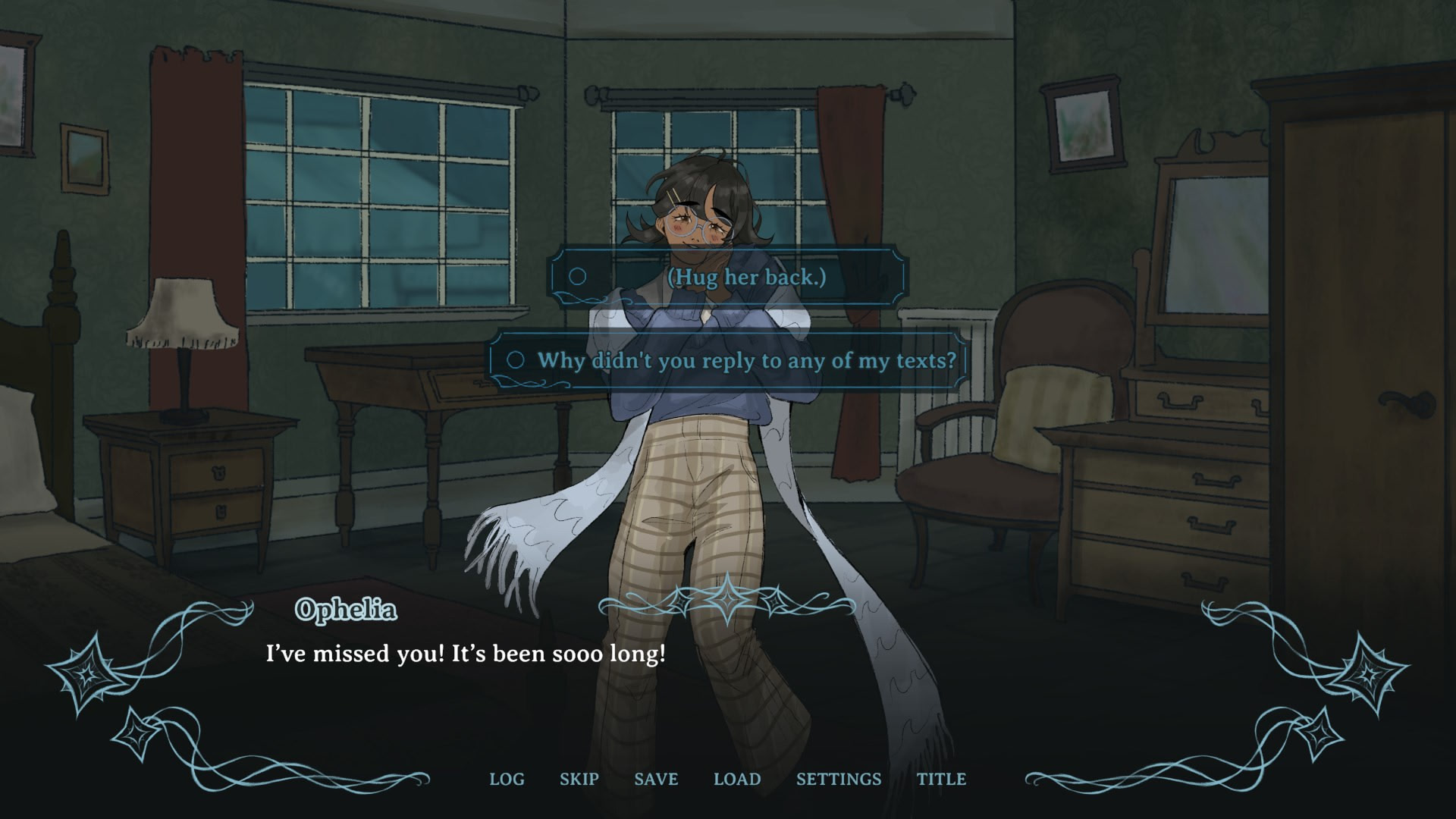Open the SETTINGS menu
Viewport: 1456px width, 819px height.
(x=839, y=779)
